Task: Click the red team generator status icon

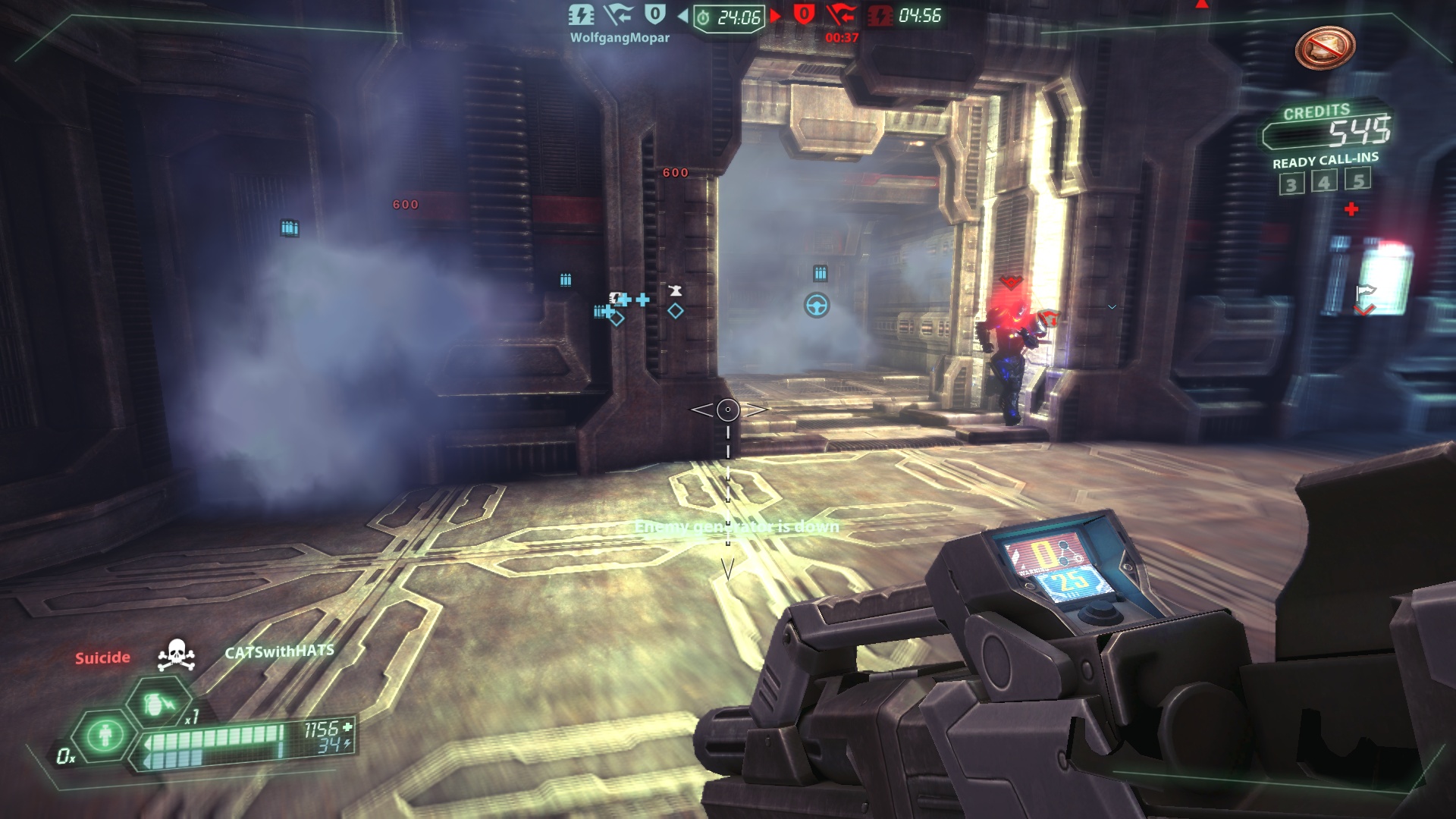Action: point(880,16)
